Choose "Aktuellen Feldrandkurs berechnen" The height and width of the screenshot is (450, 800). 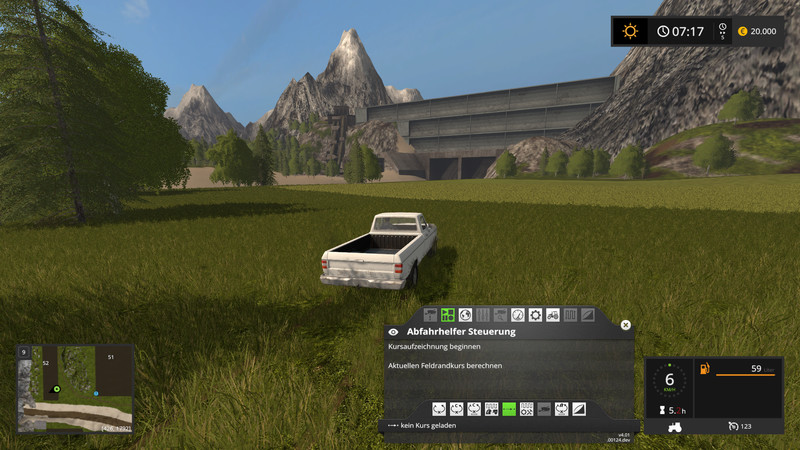click(445, 366)
